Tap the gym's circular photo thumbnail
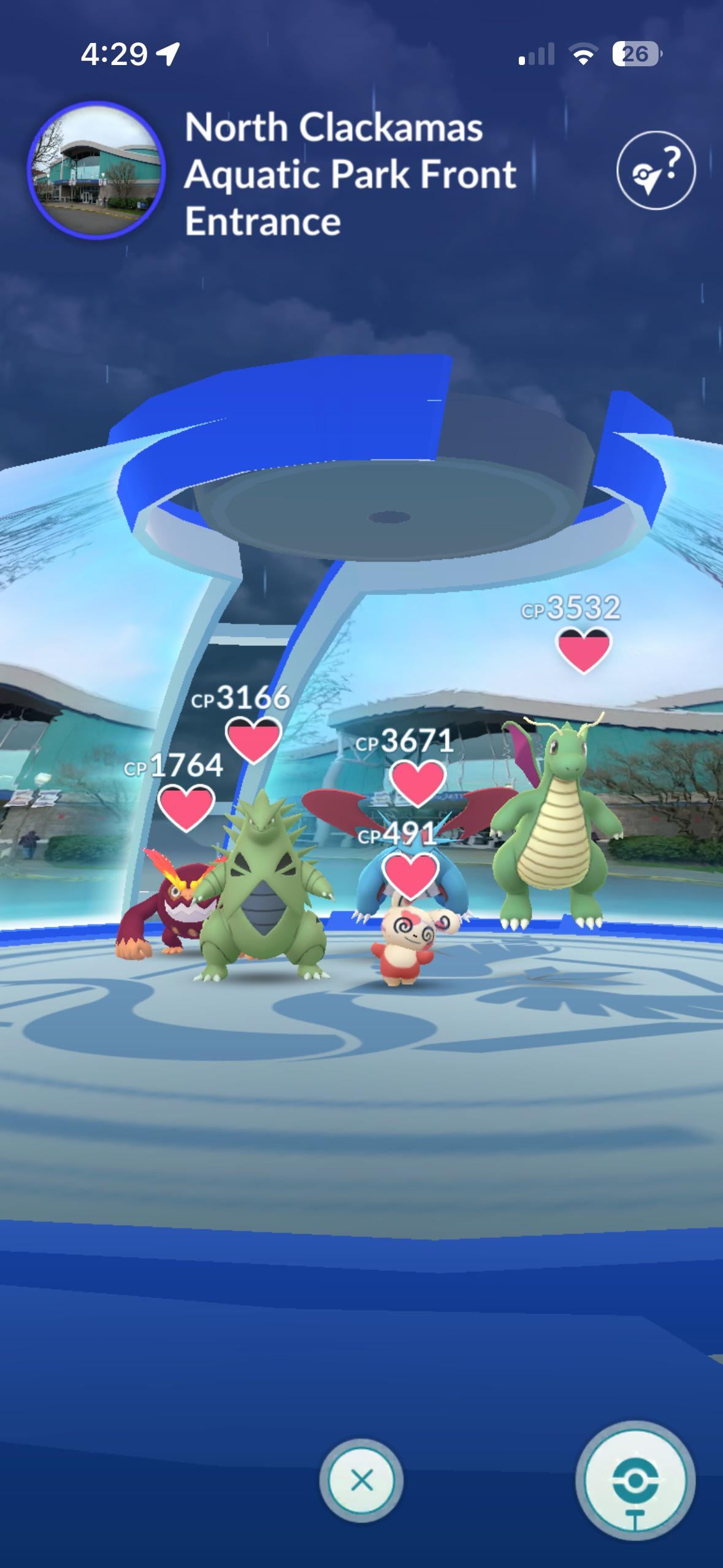Image resolution: width=723 pixels, height=1568 pixels. pos(96,171)
